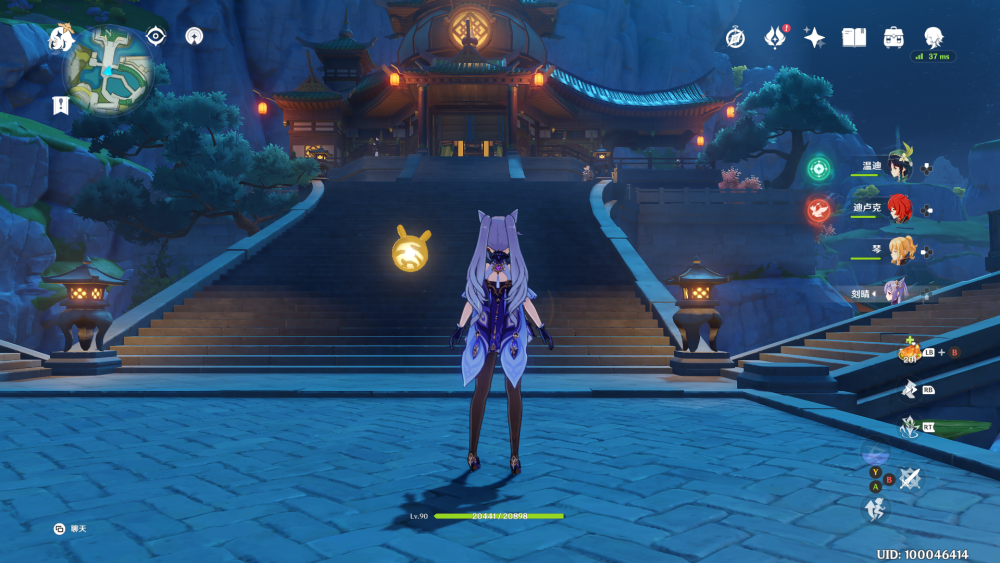Open the circular minimap
Viewport: 1000px width, 563px height.
click(109, 70)
